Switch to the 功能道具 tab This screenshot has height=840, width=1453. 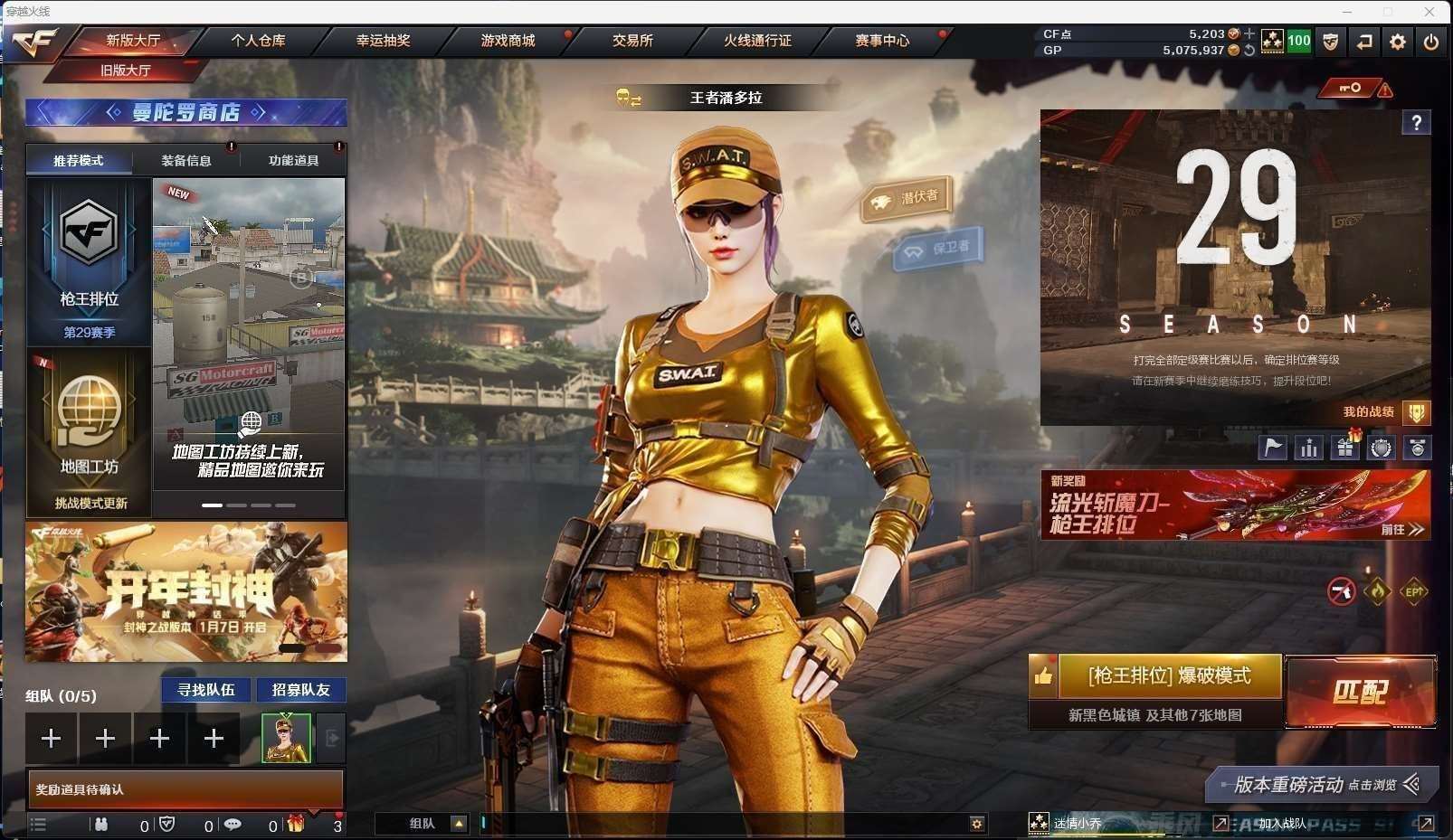pos(293,161)
